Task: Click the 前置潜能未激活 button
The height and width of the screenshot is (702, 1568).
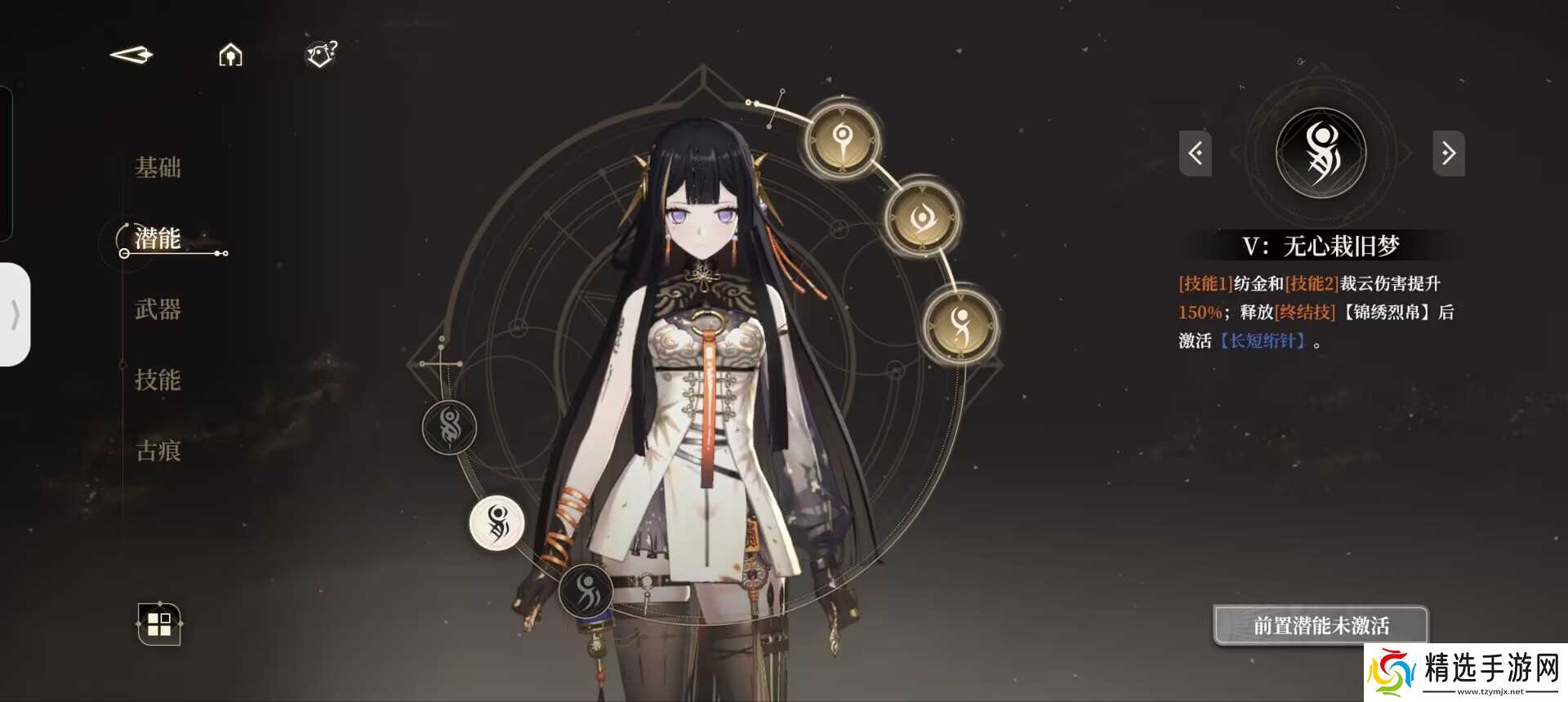Action: [x=1321, y=625]
